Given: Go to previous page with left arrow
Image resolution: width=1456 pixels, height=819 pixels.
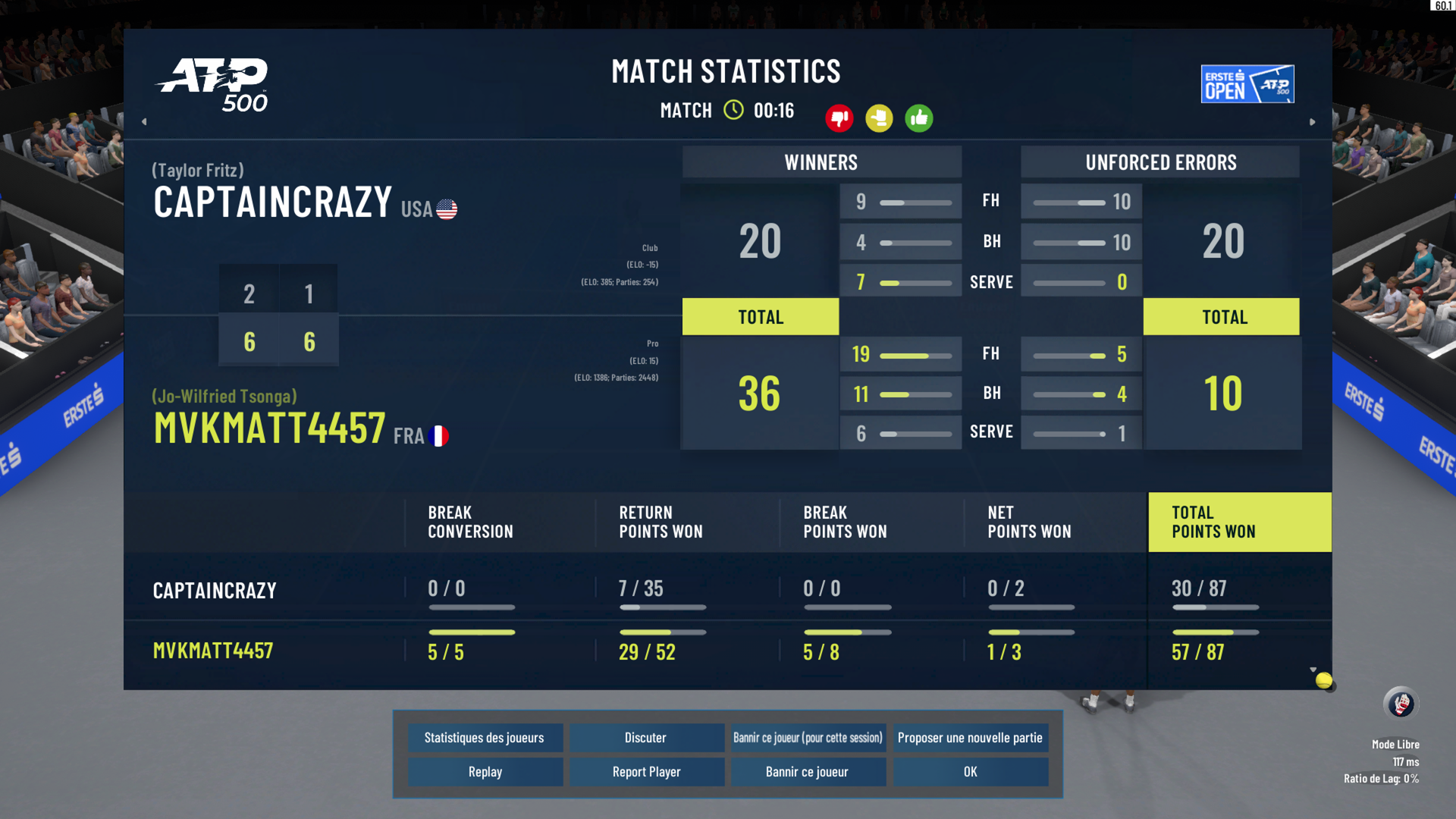Looking at the screenshot, I should (144, 121).
